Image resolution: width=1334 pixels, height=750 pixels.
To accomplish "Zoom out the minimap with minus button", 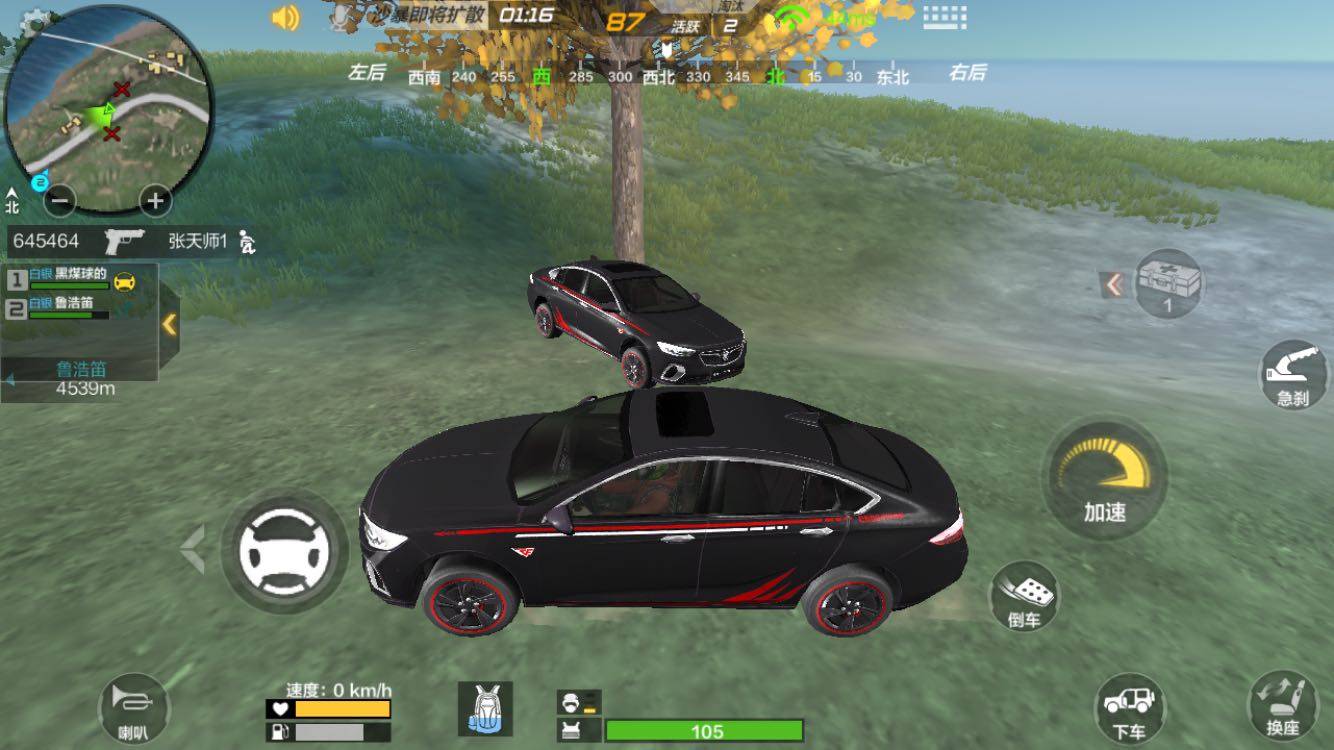I will click(x=61, y=201).
